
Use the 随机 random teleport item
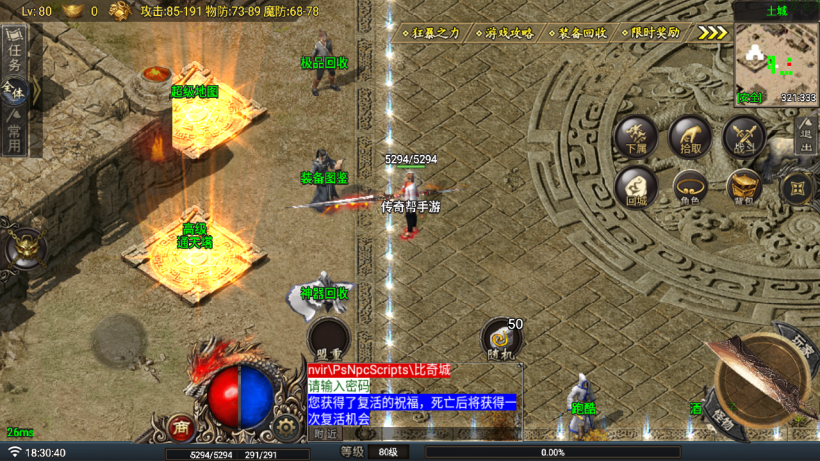[x=500, y=340]
